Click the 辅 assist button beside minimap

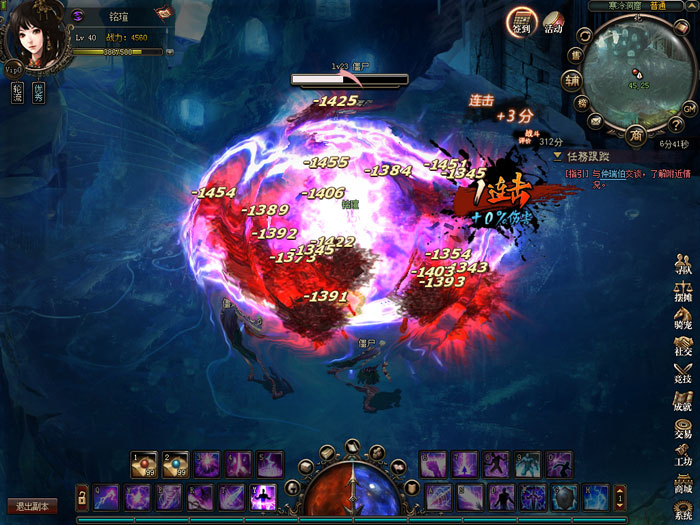click(571, 80)
